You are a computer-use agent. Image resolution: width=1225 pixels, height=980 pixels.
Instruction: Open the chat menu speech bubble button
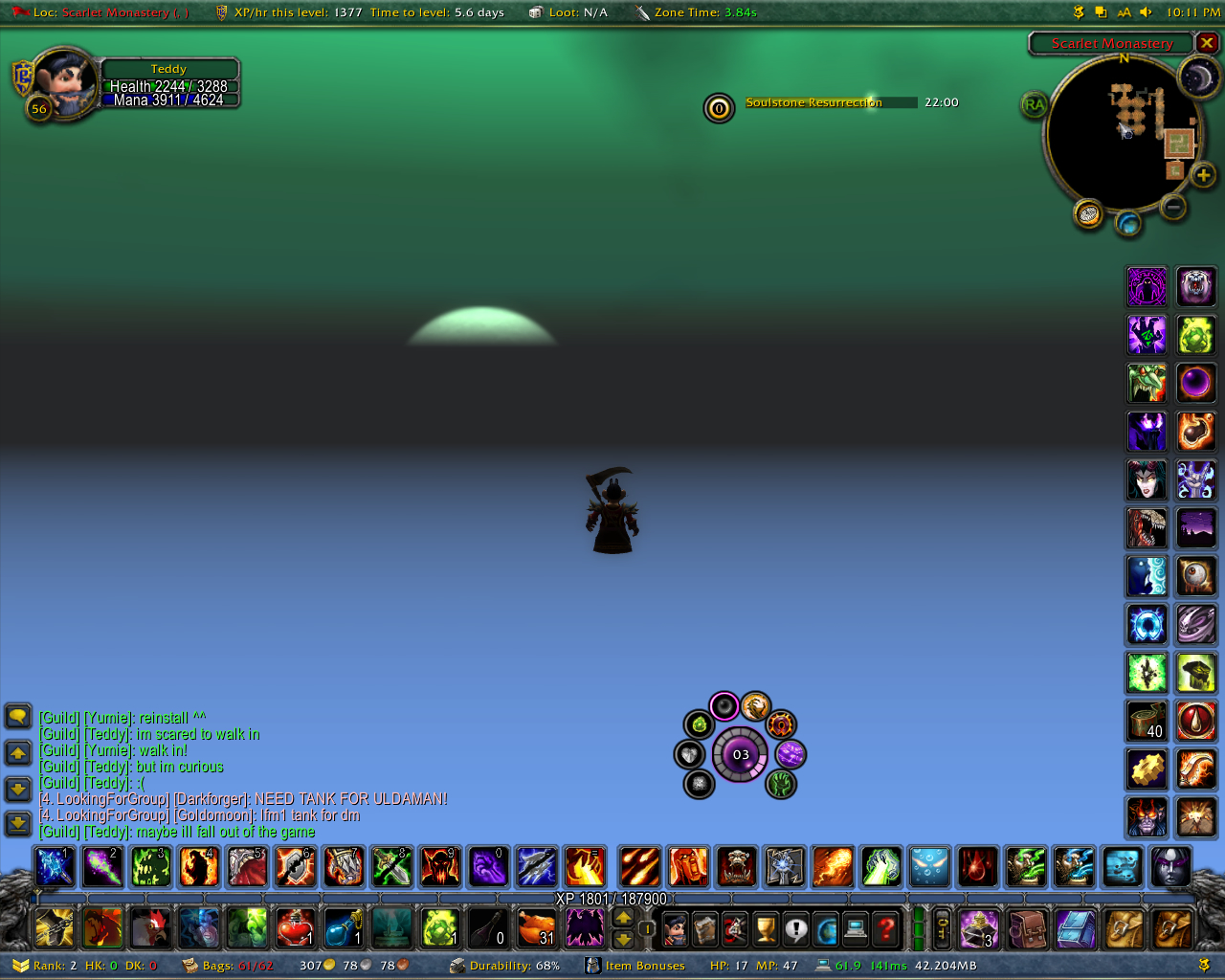[x=18, y=716]
